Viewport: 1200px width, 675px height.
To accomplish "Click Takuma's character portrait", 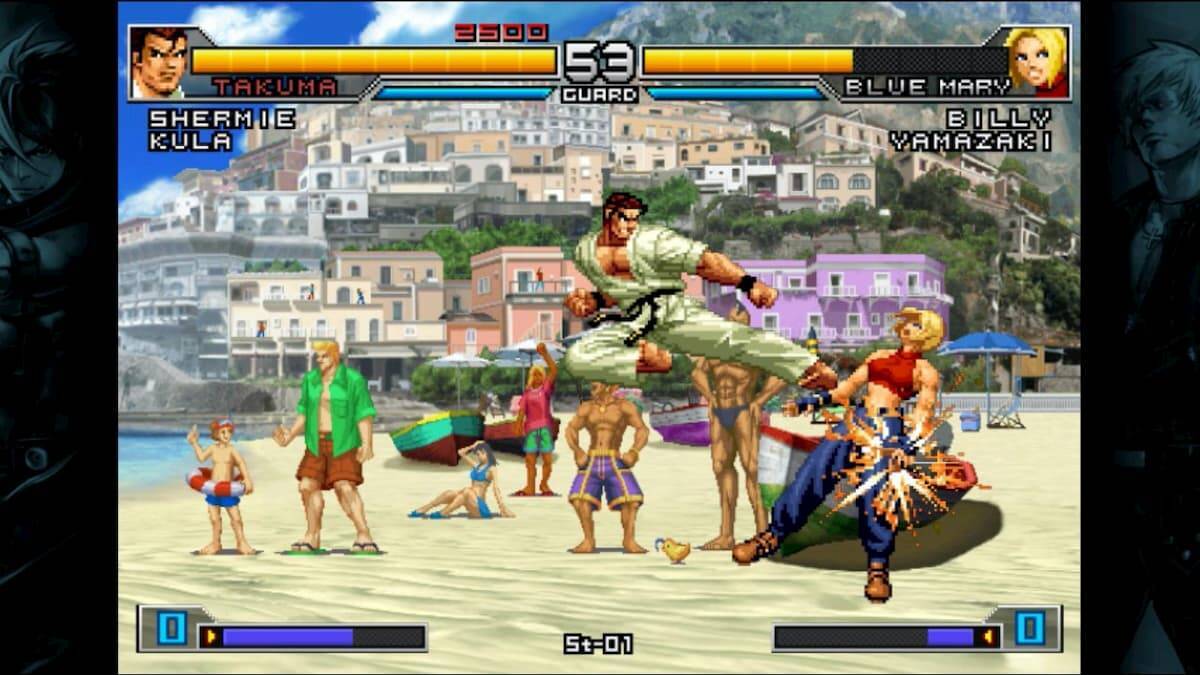I will coord(157,62).
